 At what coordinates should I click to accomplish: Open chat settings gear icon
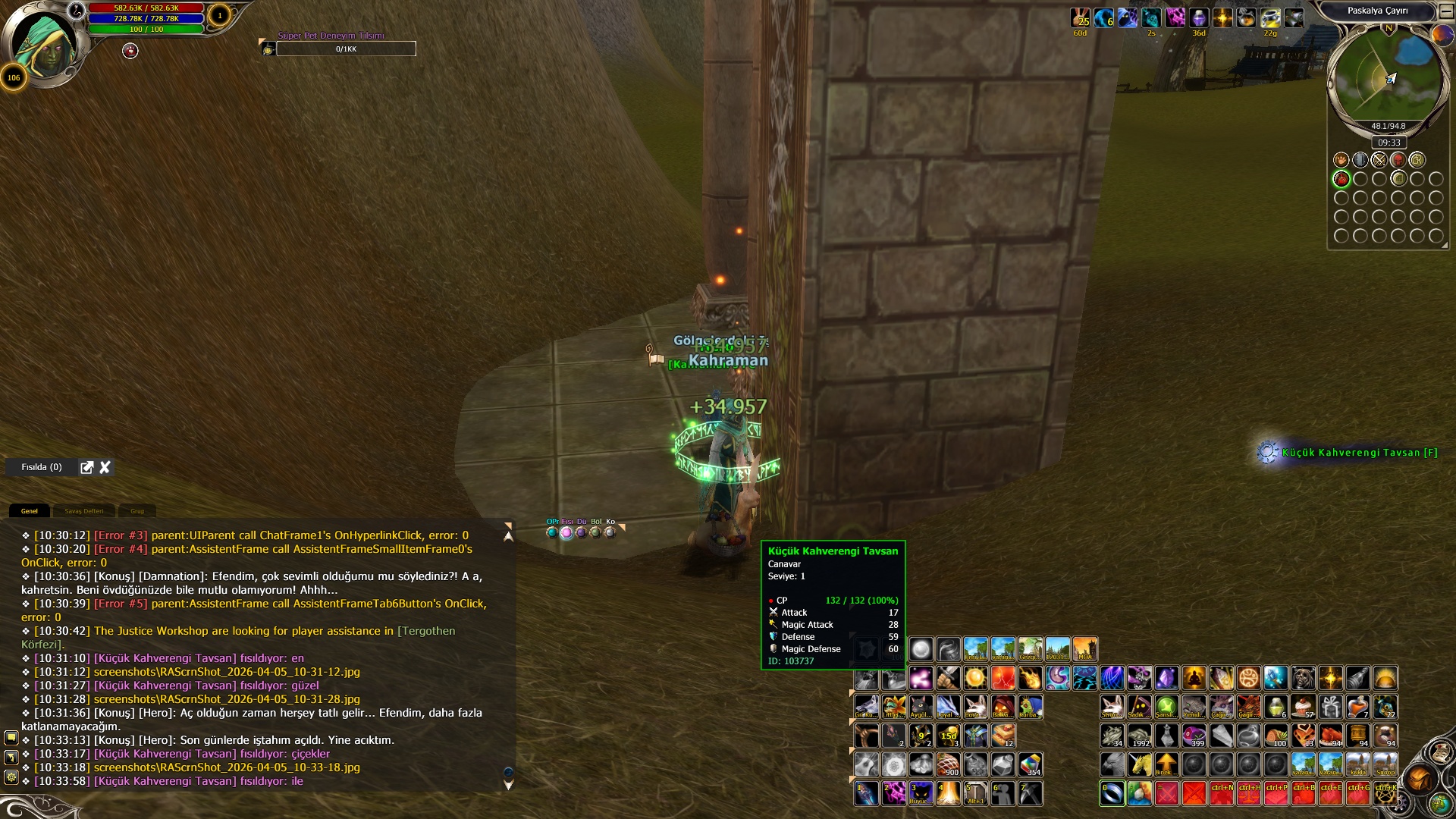(x=11, y=777)
